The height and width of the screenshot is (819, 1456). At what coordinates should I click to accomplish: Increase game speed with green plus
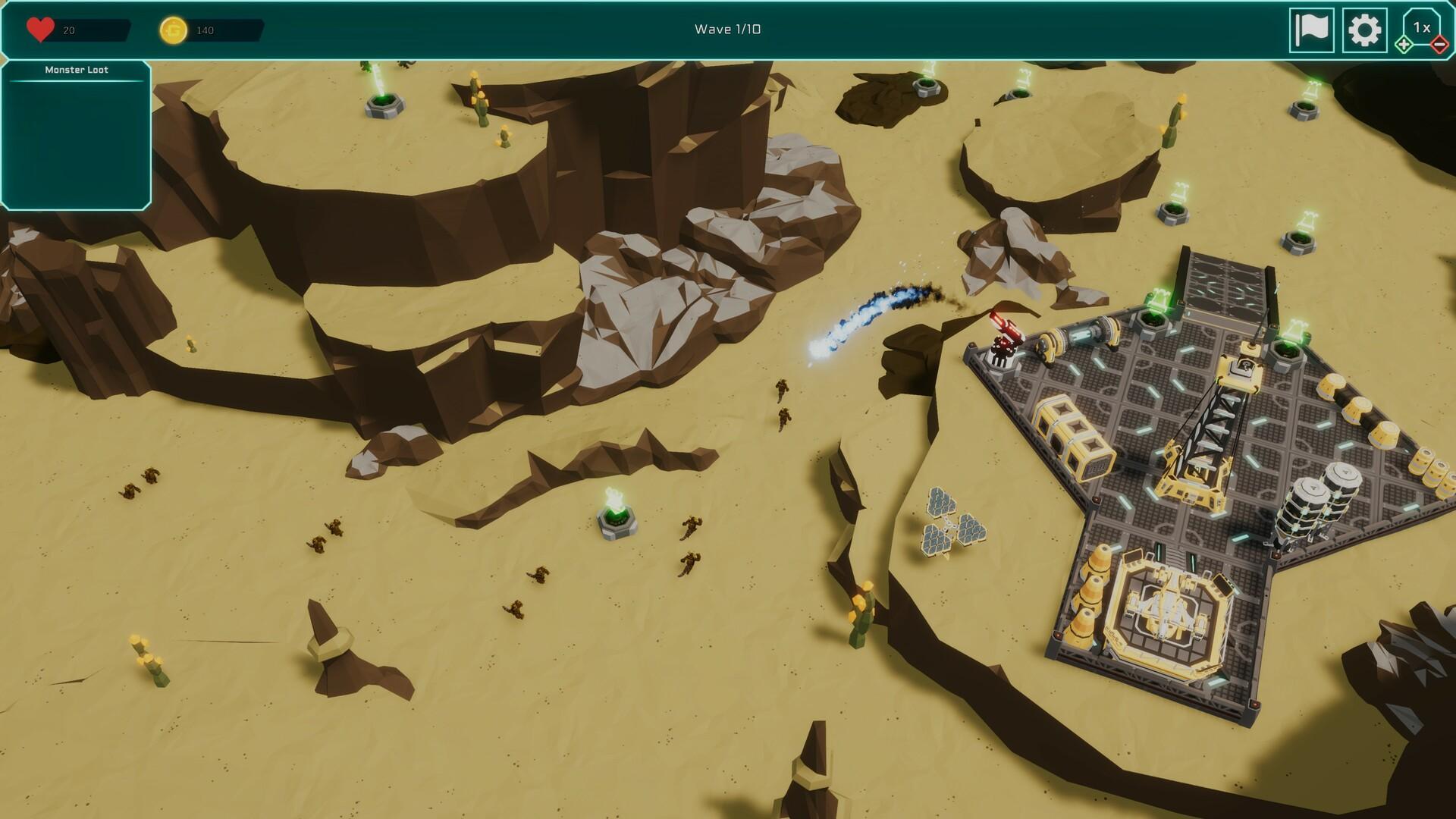tap(1404, 45)
